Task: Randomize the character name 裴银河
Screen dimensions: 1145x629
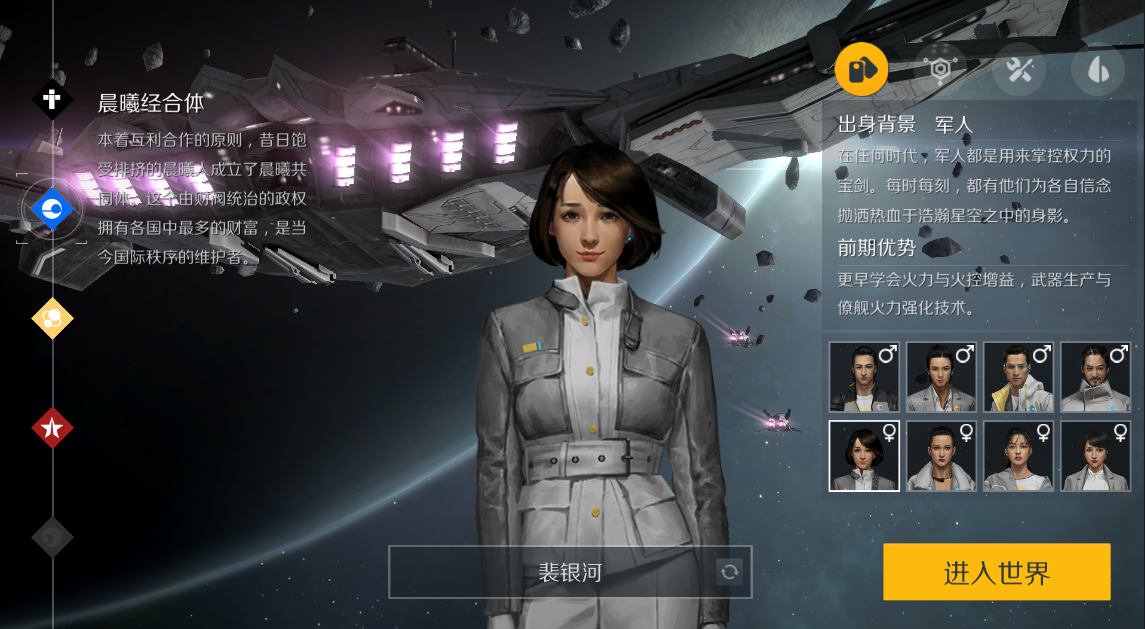Action: (x=730, y=572)
